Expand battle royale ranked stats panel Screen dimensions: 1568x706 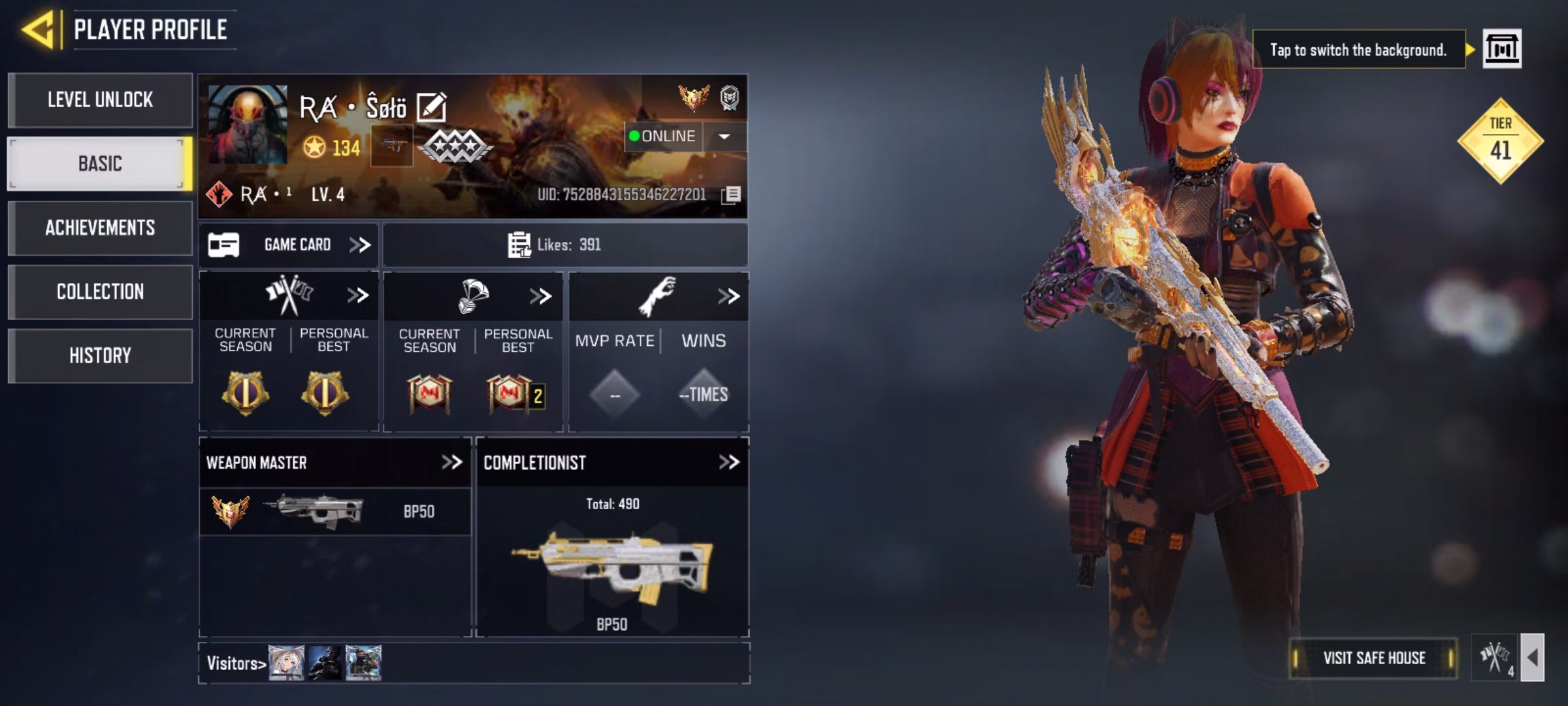click(540, 297)
